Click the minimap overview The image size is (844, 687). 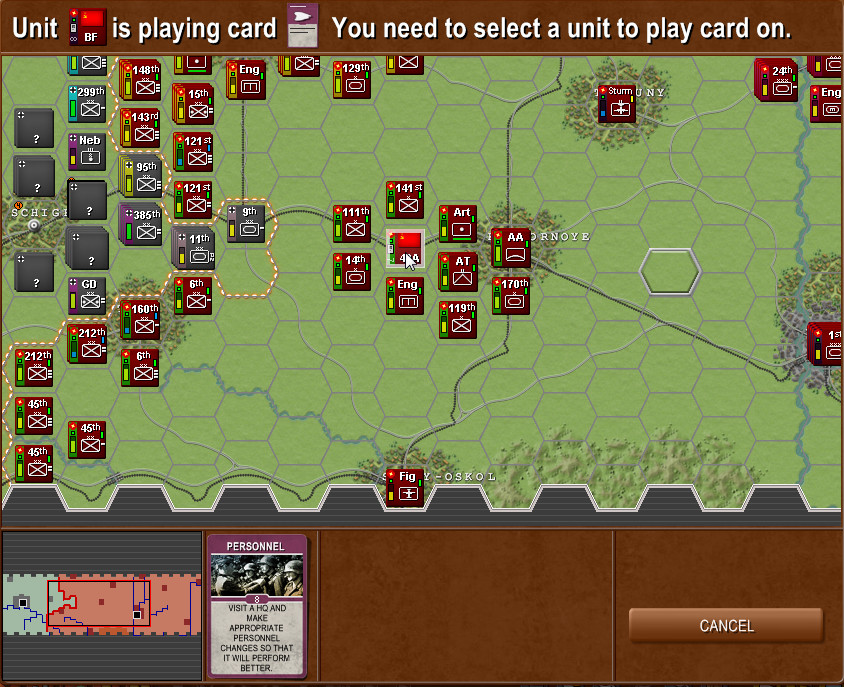pos(101,606)
